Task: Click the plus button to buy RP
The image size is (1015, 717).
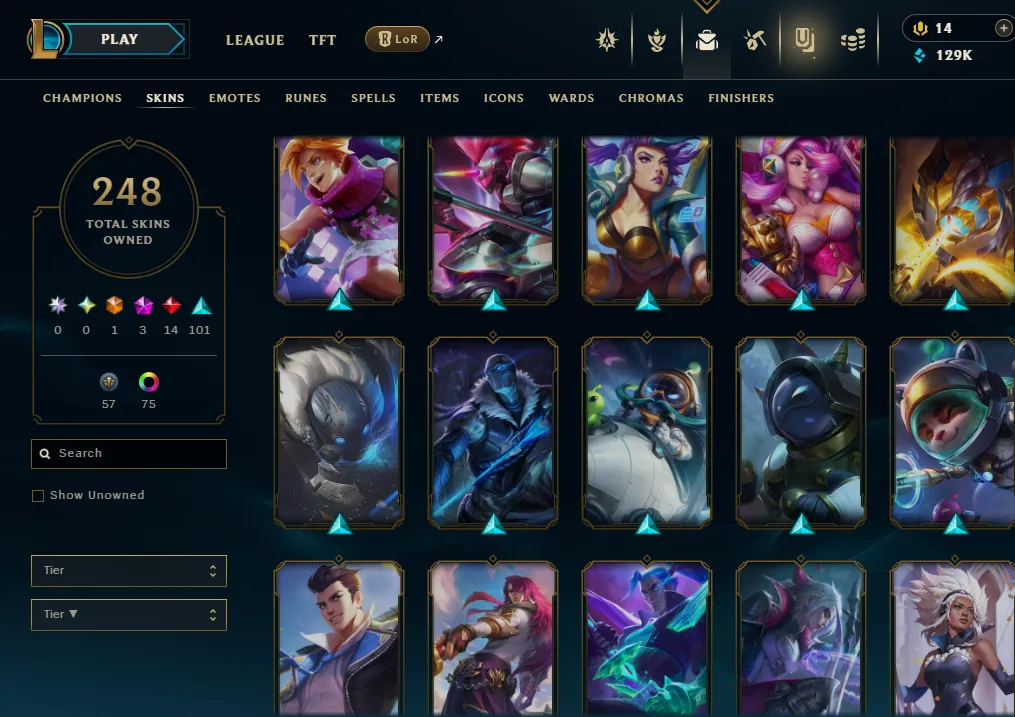Action: pos(1003,28)
